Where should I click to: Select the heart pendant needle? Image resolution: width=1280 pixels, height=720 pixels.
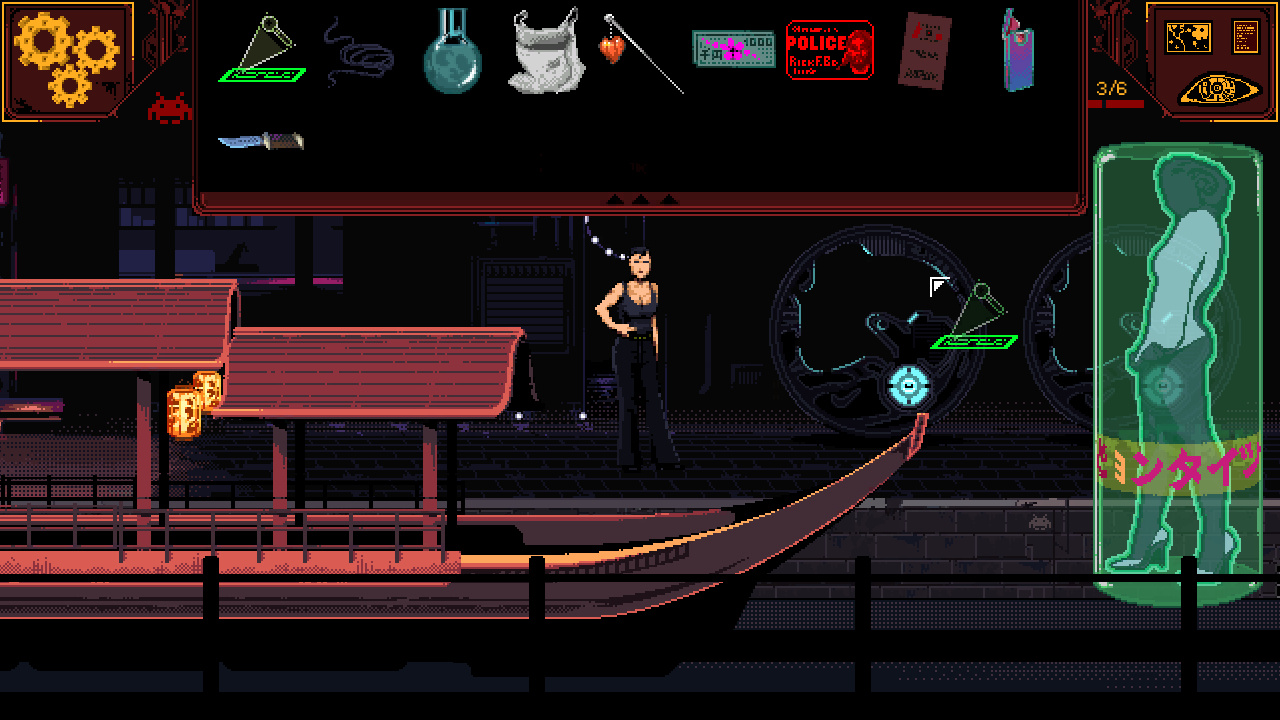coord(613,48)
